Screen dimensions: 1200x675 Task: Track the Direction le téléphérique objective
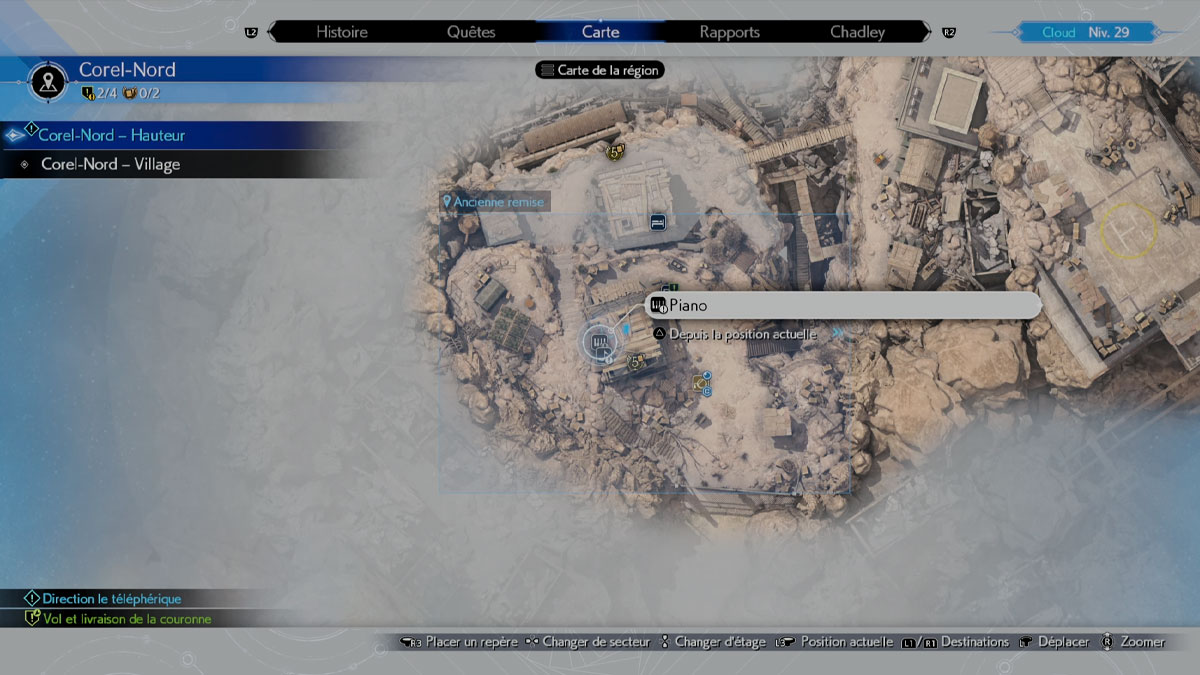click(x=112, y=598)
